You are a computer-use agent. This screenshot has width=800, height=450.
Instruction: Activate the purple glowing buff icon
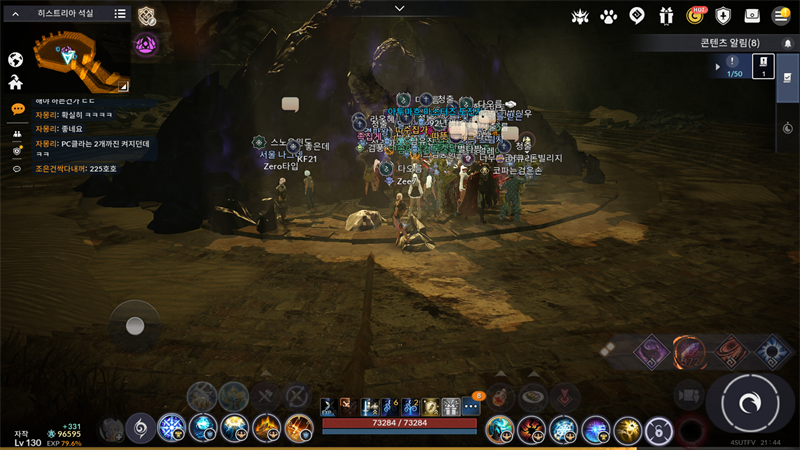(147, 44)
